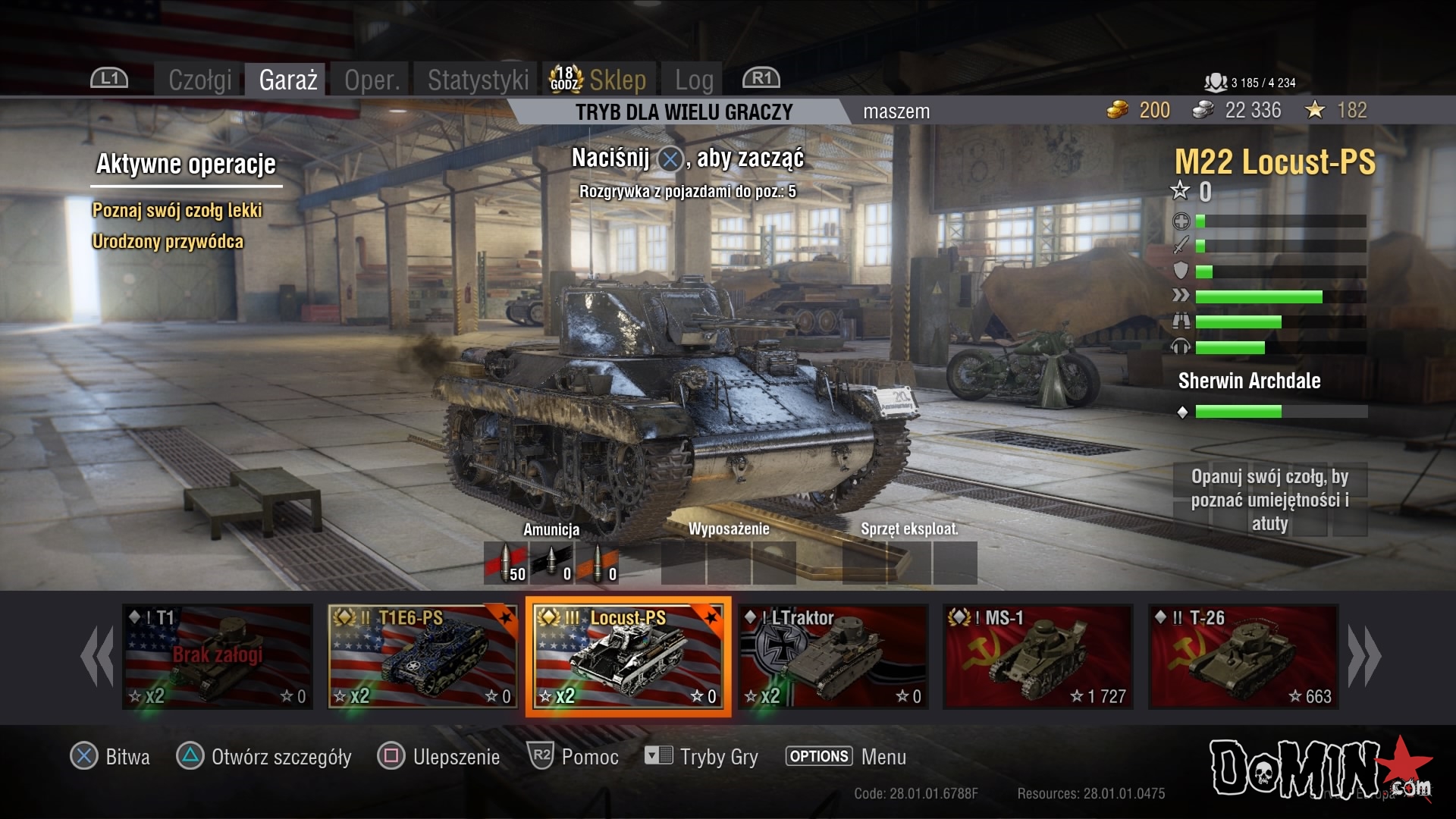Select the standard shell ammo slot with 50 rounds

pos(506,563)
